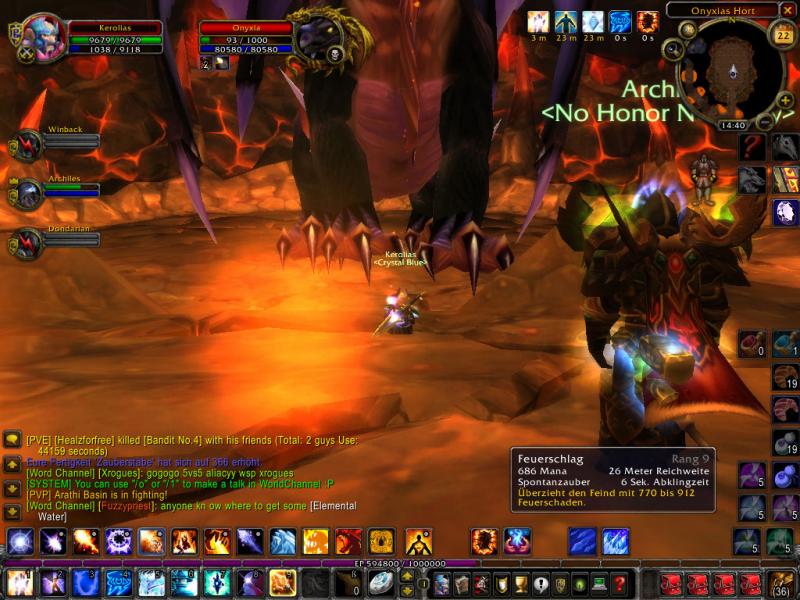
Task: Click the minimap tracking magnifier button
Action: click(x=672, y=49)
